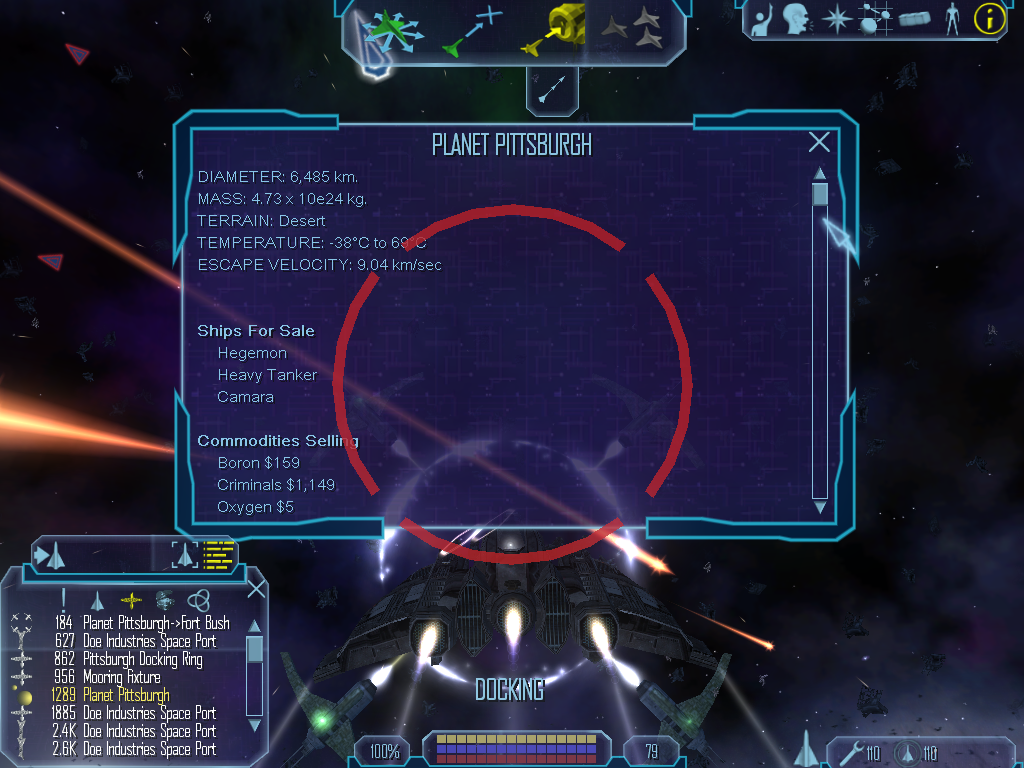Open the raised-hand request icon

click(762, 19)
